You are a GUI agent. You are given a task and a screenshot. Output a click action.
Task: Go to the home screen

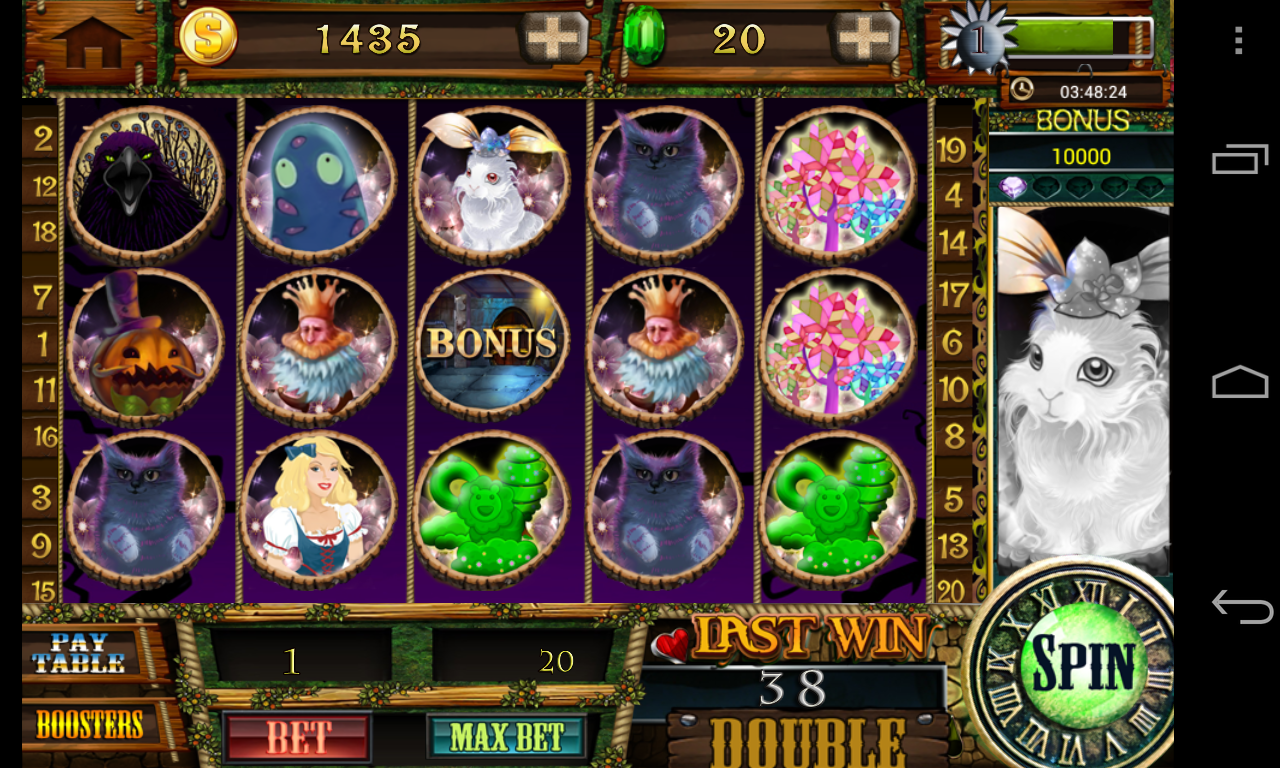[91, 41]
